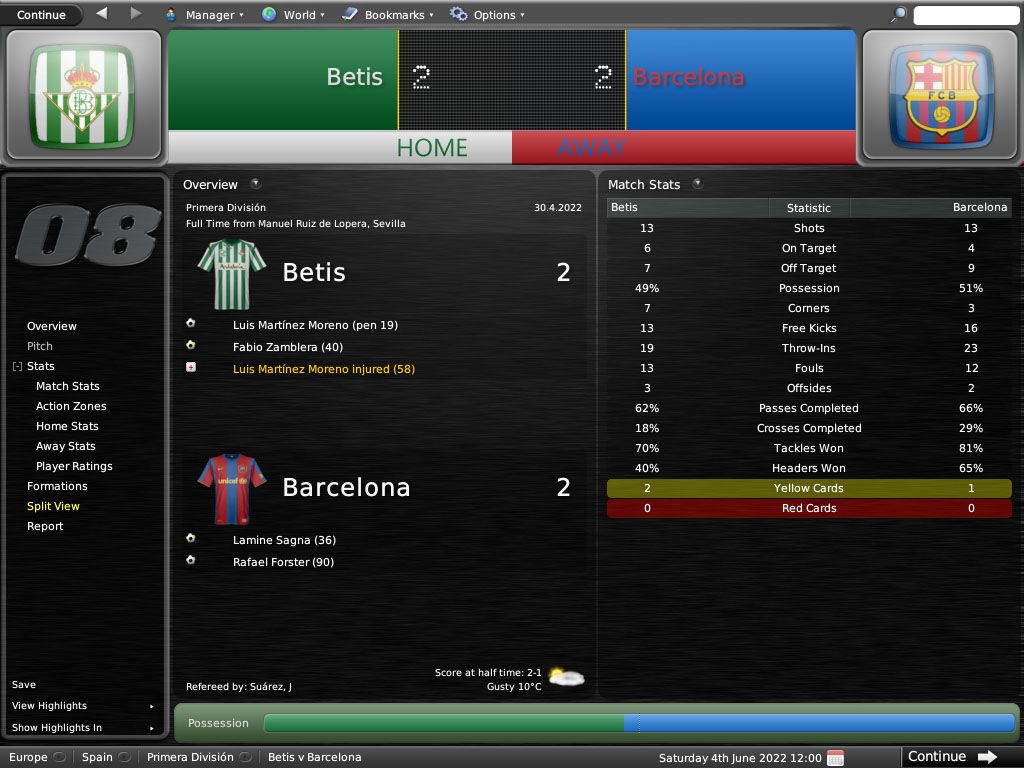
Task: Open the Bookmarks menu
Action: pyautogui.click(x=388, y=15)
